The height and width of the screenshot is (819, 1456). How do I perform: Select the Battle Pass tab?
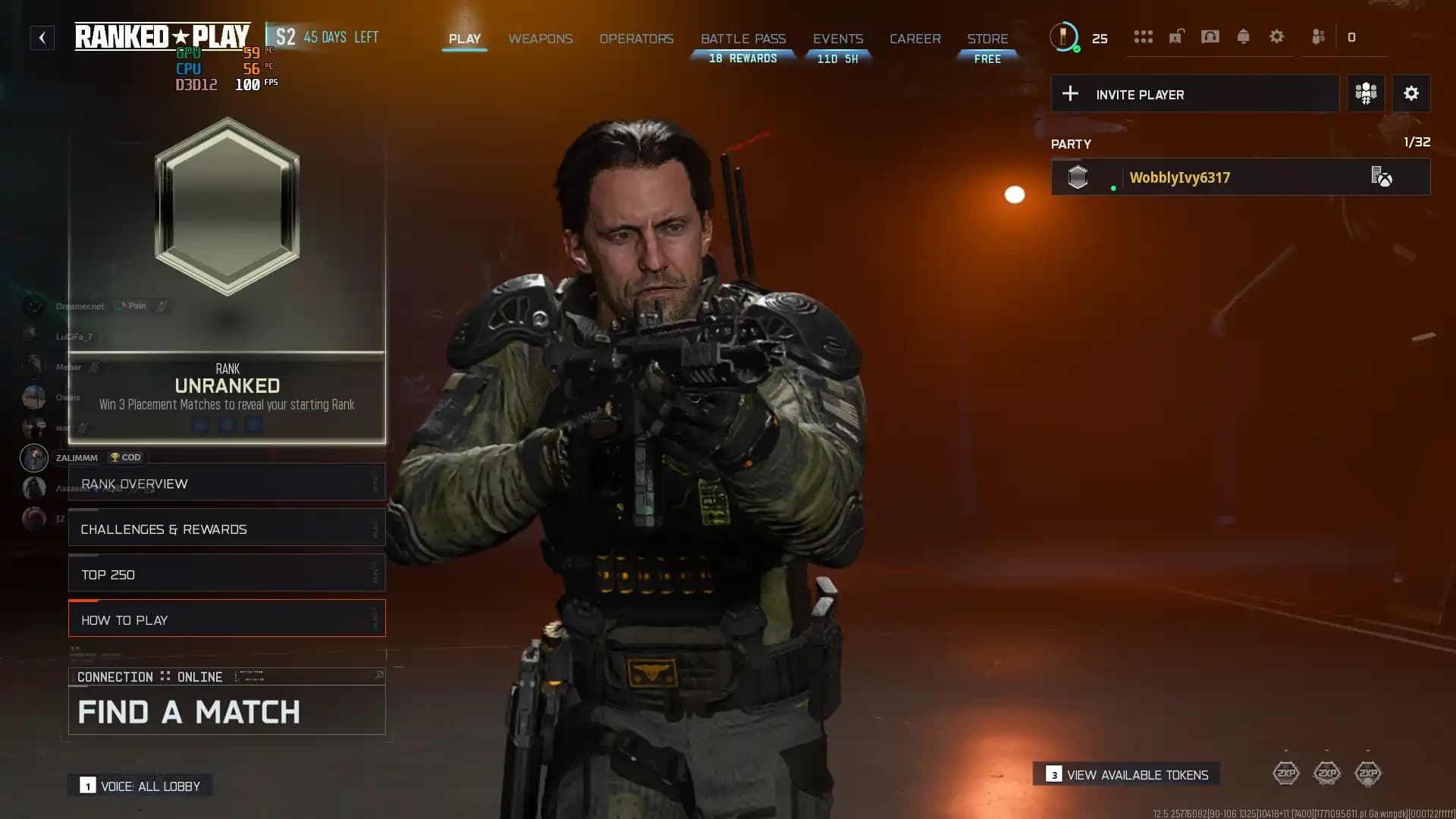pos(743,39)
